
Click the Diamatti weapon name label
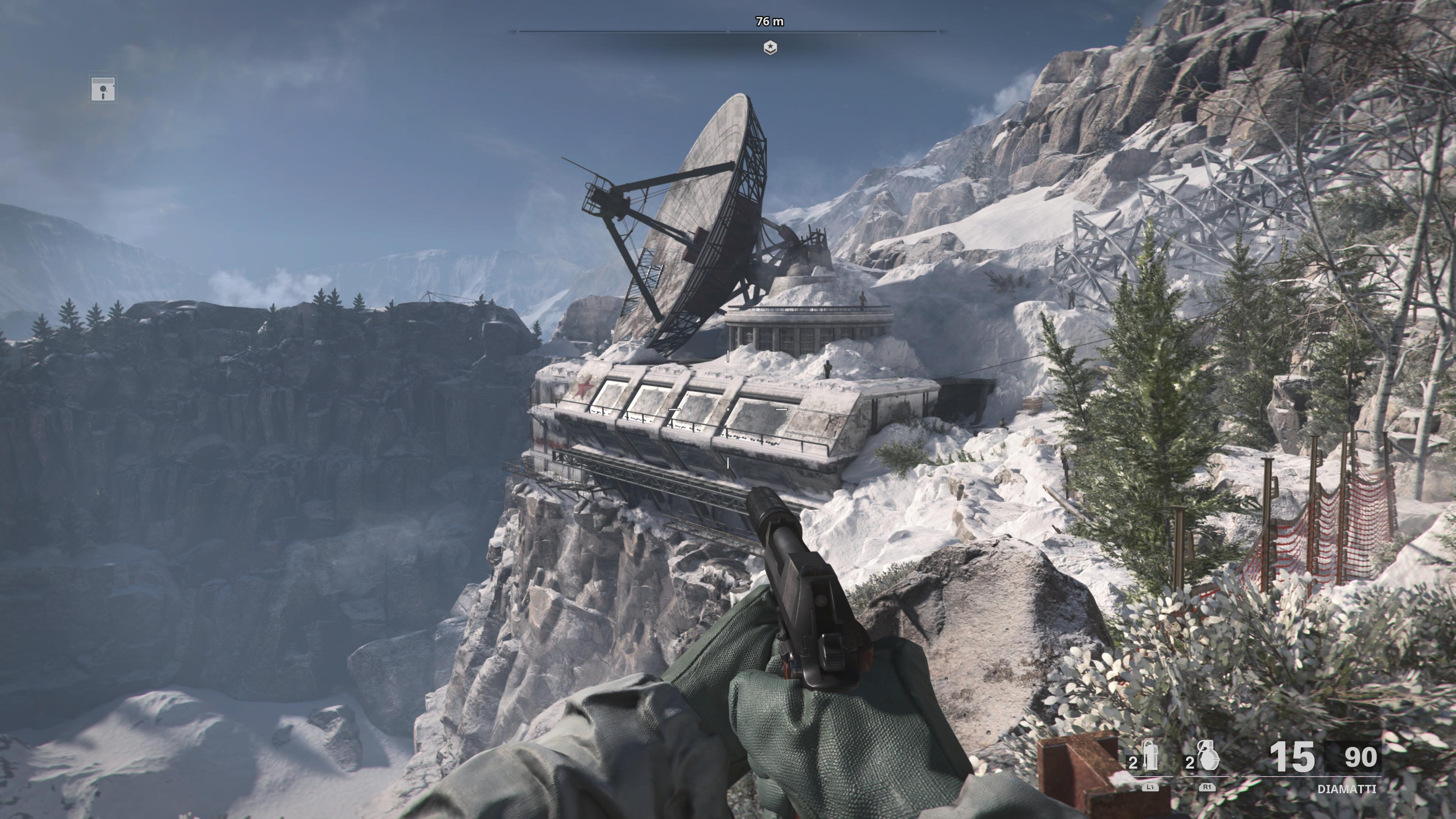click(x=1346, y=789)
